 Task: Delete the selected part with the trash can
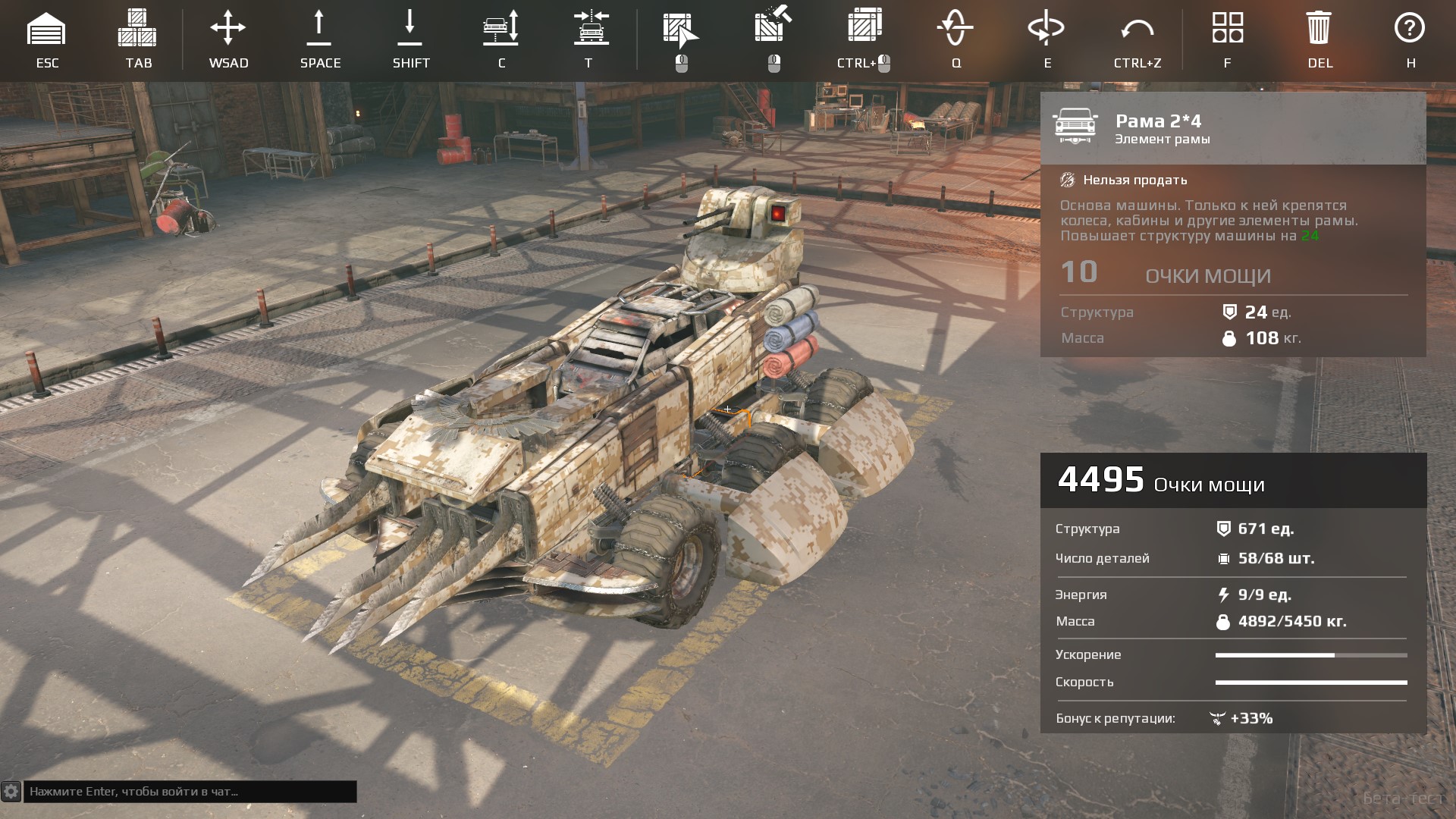coord(1319,29)
